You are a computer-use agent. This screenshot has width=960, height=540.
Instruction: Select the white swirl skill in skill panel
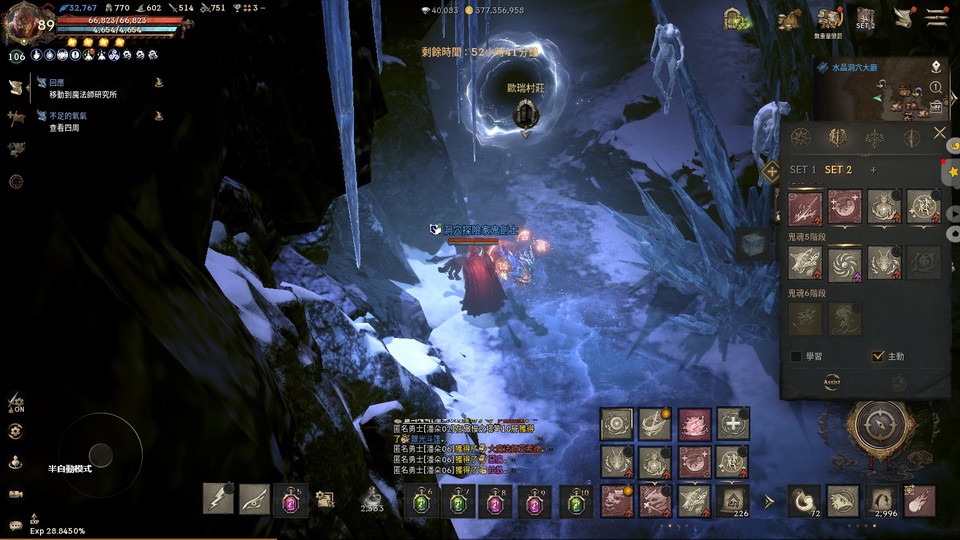(844, 263)
